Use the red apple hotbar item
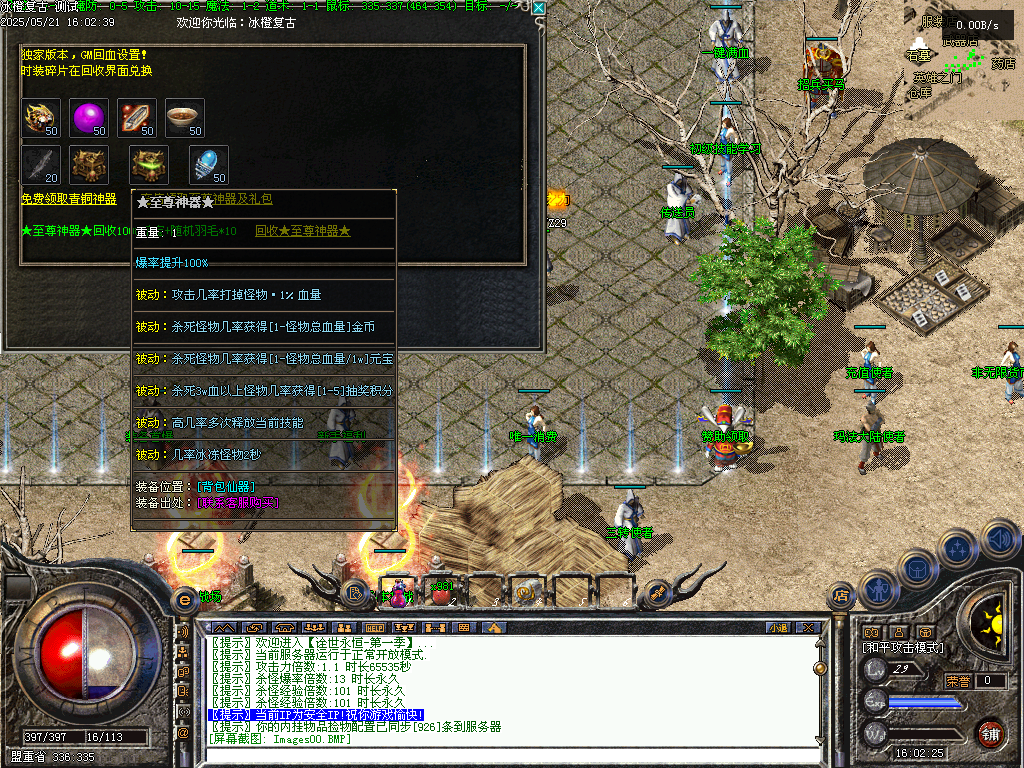This screenshot has width=1024, height=768. [x=440, y=592]
